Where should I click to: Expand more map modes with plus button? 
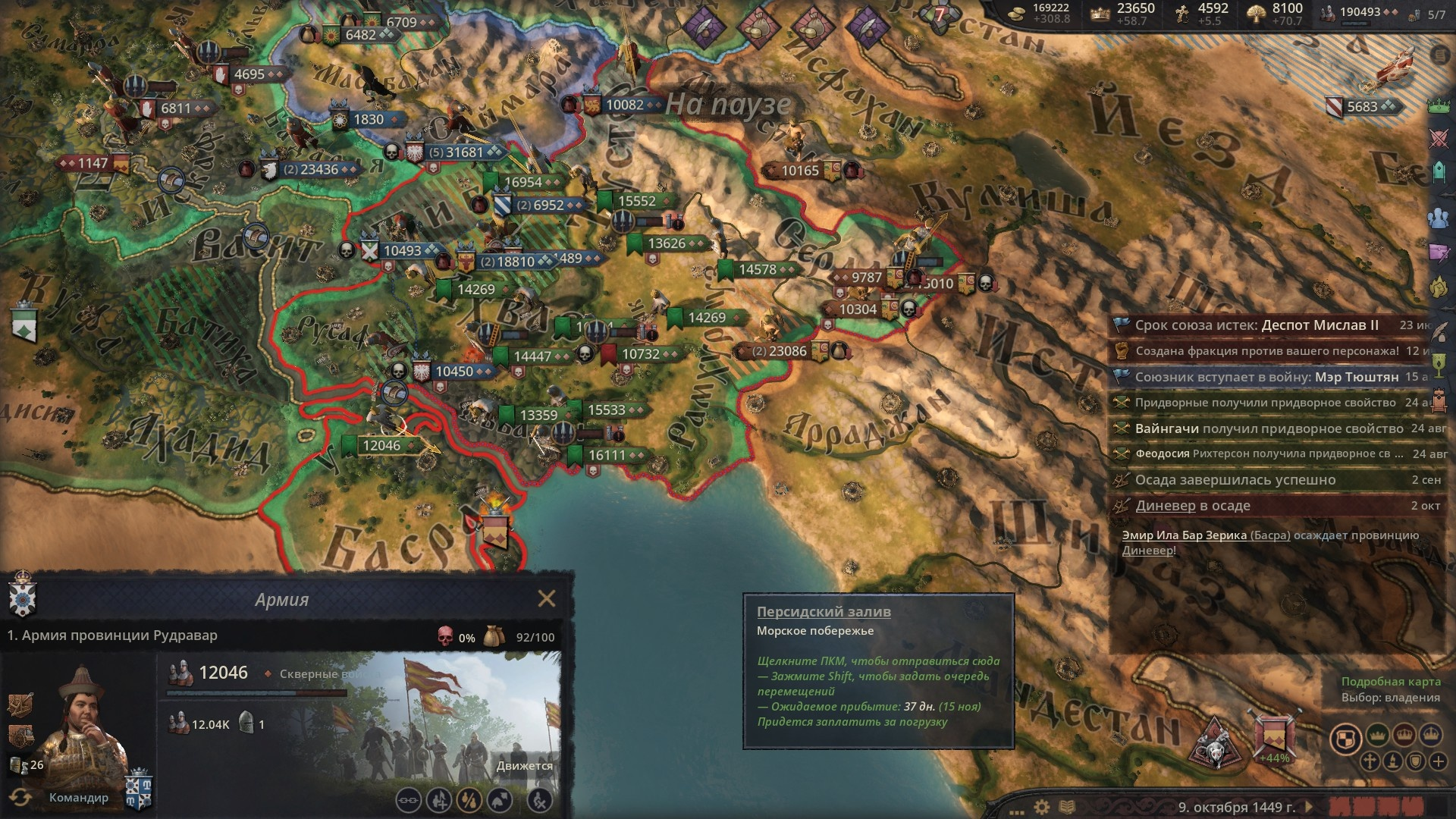tap(1438, 761)
